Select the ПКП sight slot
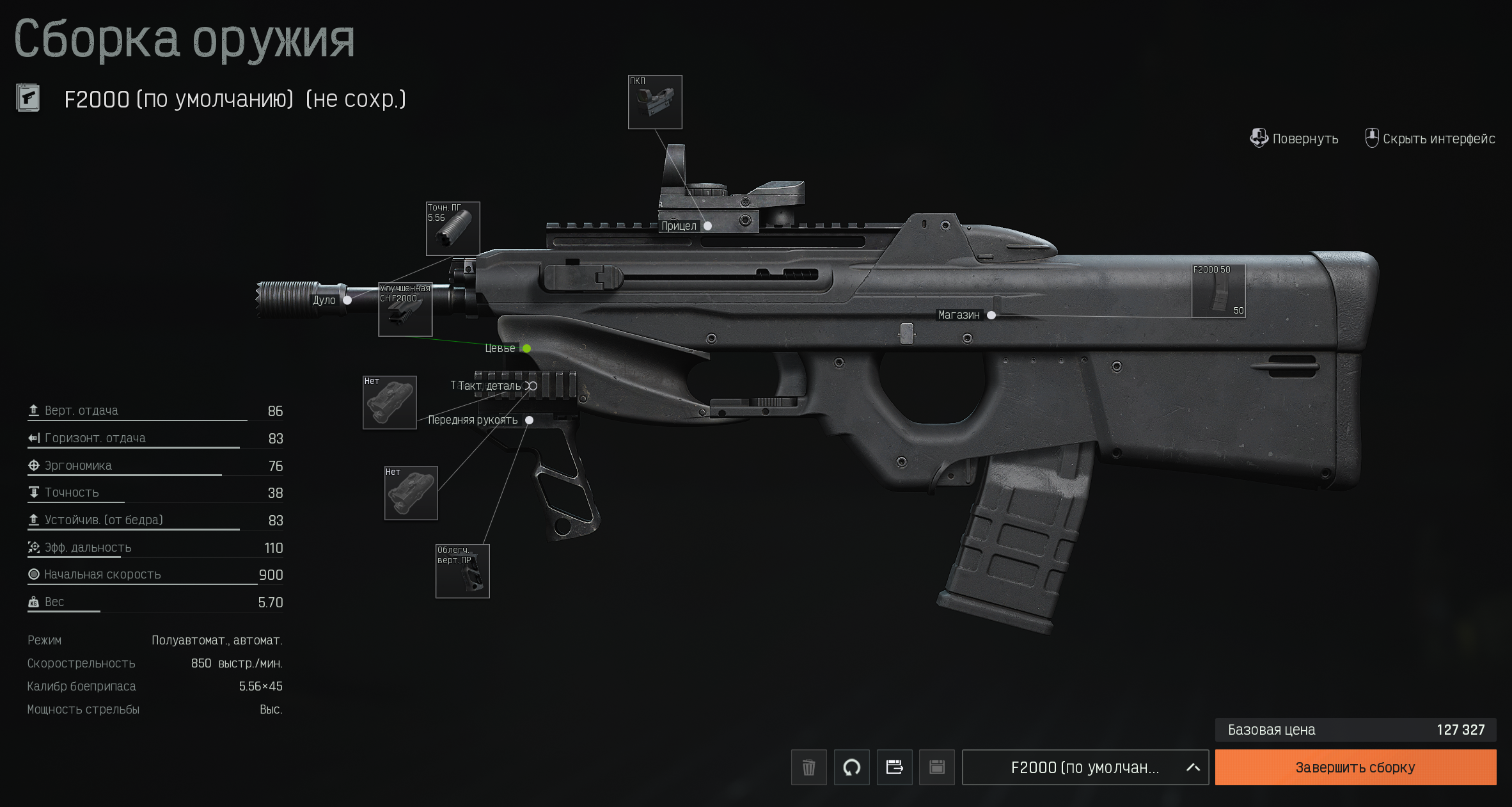1512x807 pixels. tap(655, 102)
